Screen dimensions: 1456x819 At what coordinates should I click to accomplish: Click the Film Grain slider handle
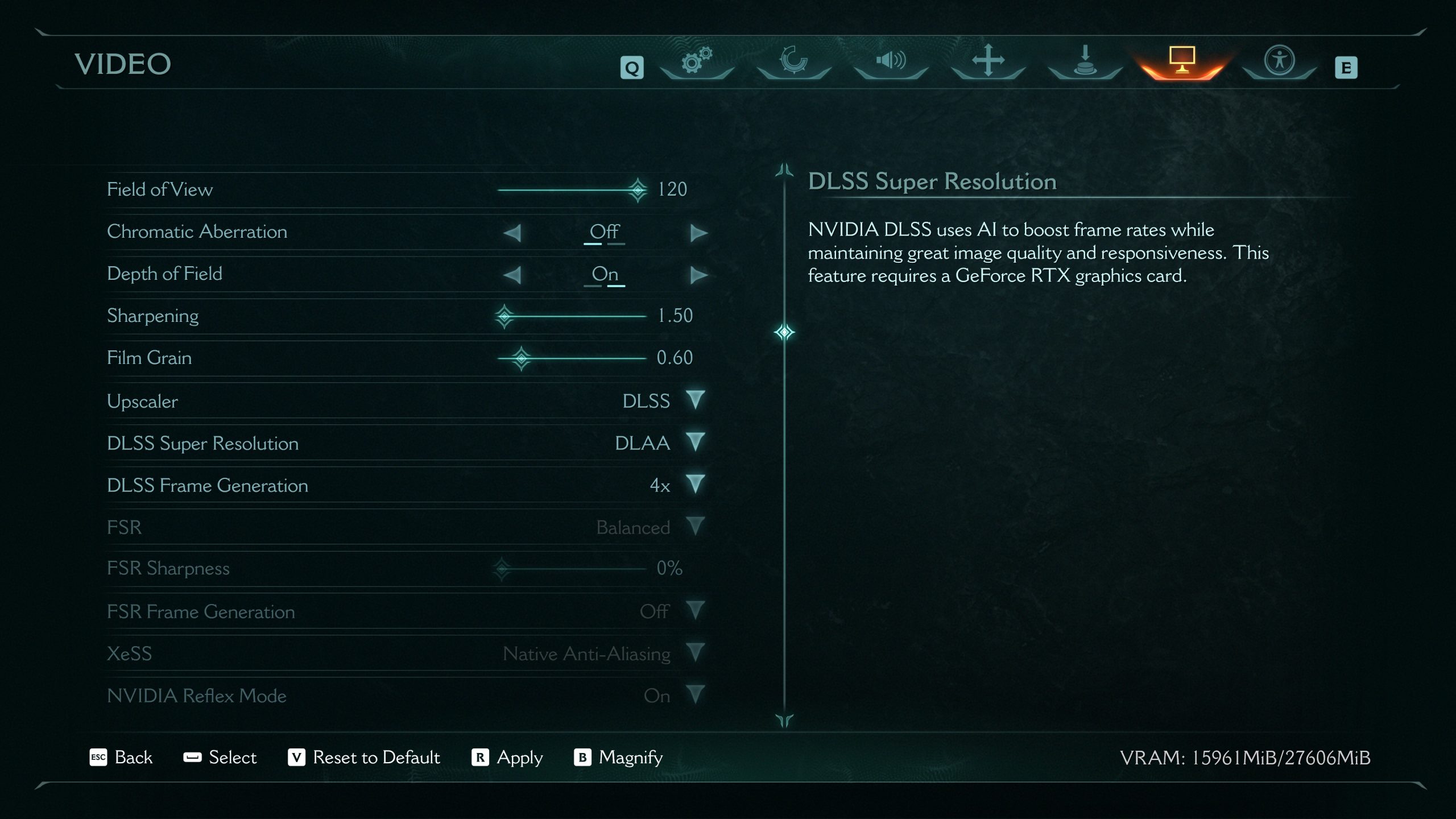point(521,358)
